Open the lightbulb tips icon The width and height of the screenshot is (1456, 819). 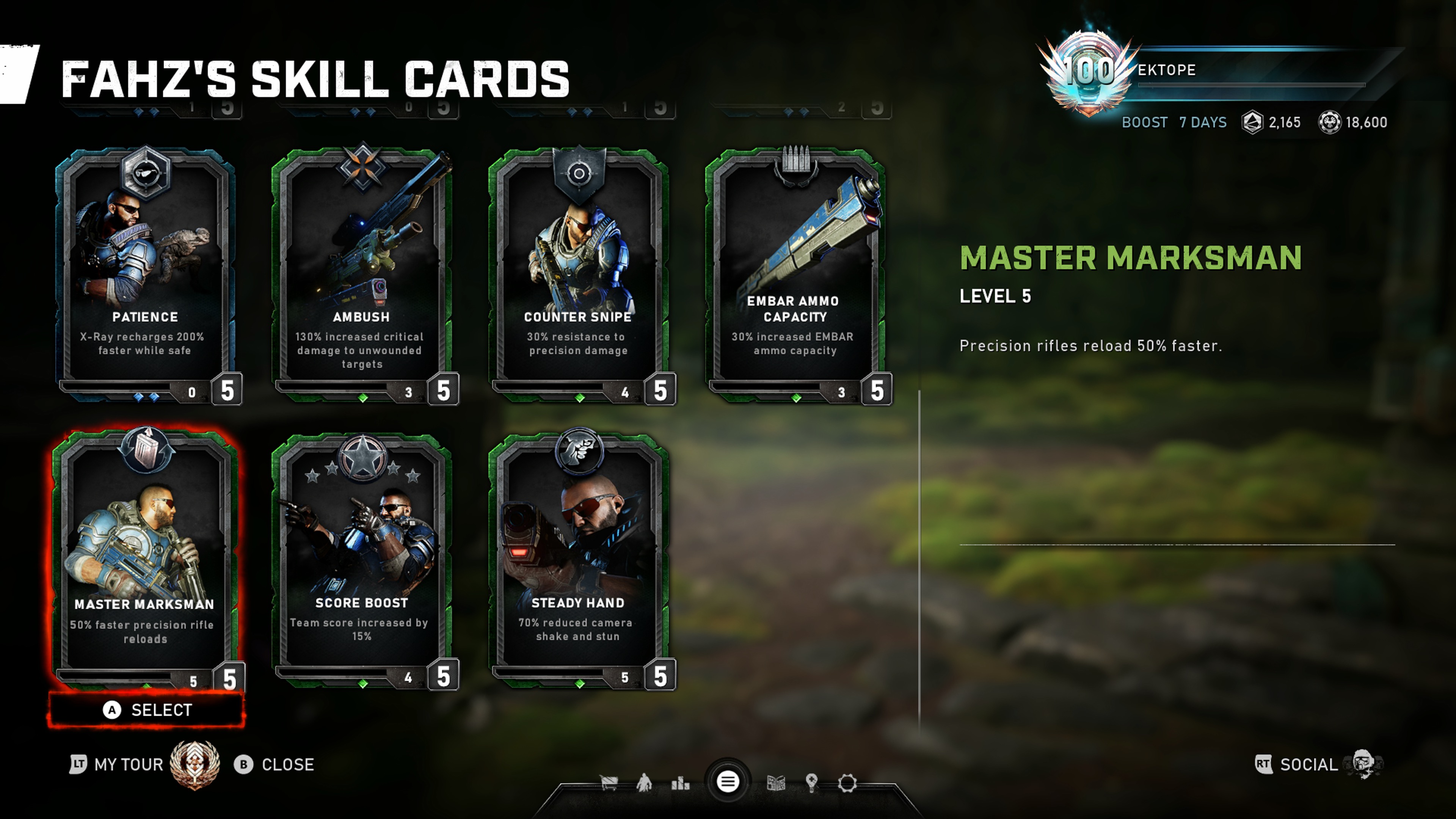pos(812,783)
